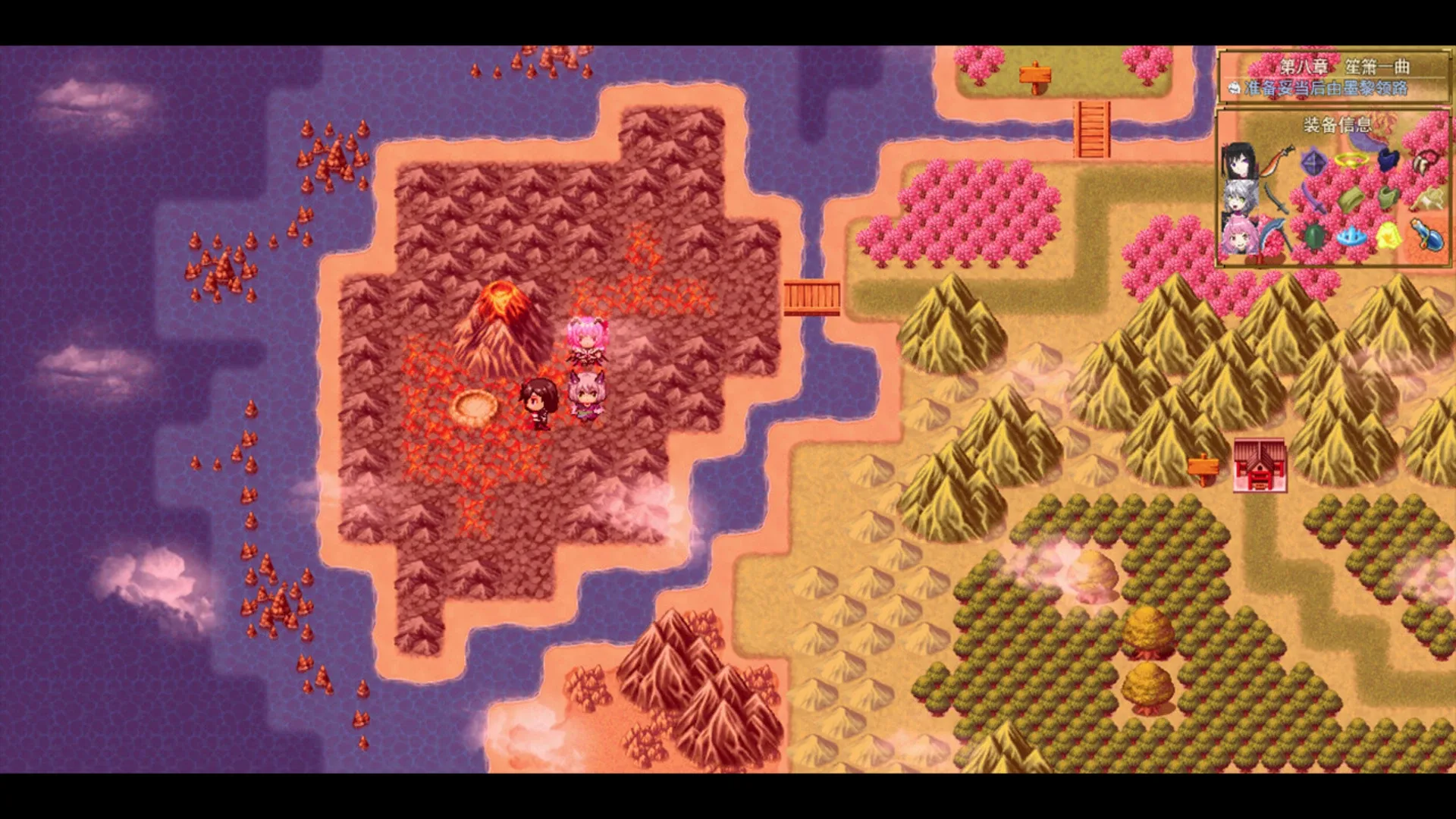Open the 装备信息 equipment panel header
Screen dimensions: 1456x819
(1337, 124)
